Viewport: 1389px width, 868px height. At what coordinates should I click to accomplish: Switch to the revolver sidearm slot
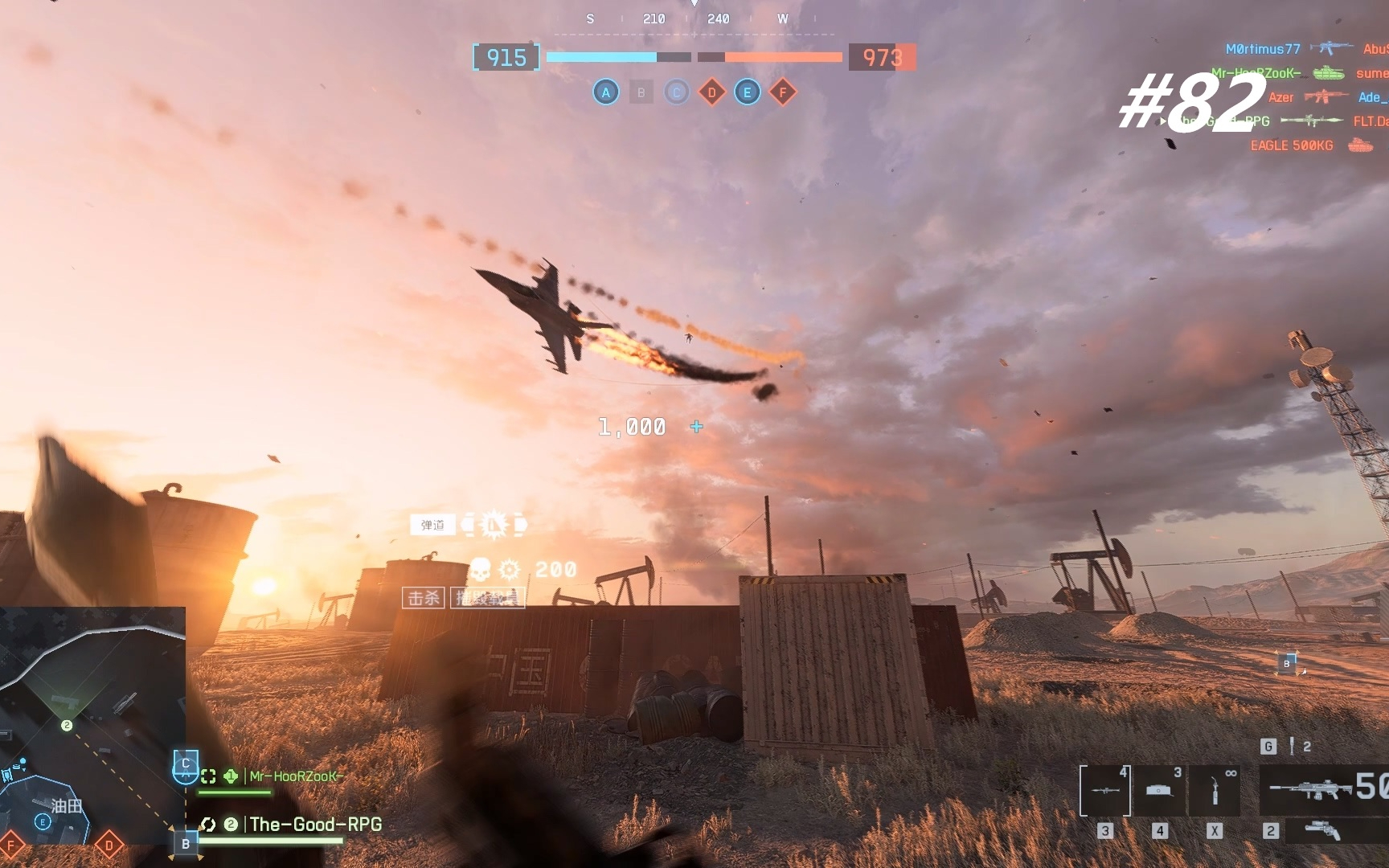pos(1322,830)
